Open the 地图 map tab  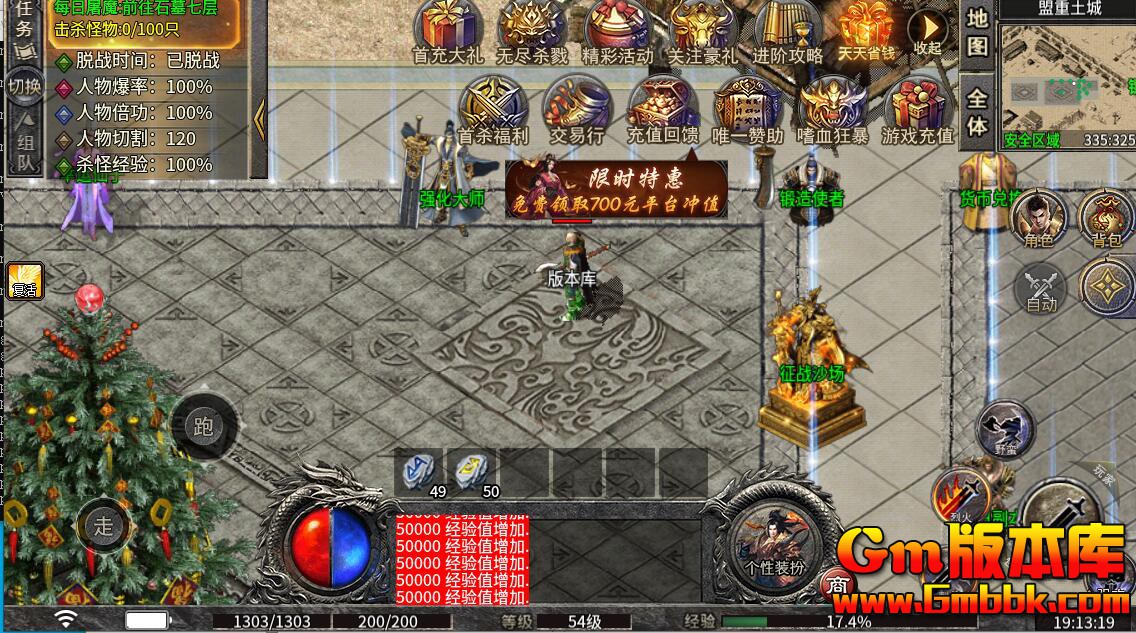tap(977, 32)
